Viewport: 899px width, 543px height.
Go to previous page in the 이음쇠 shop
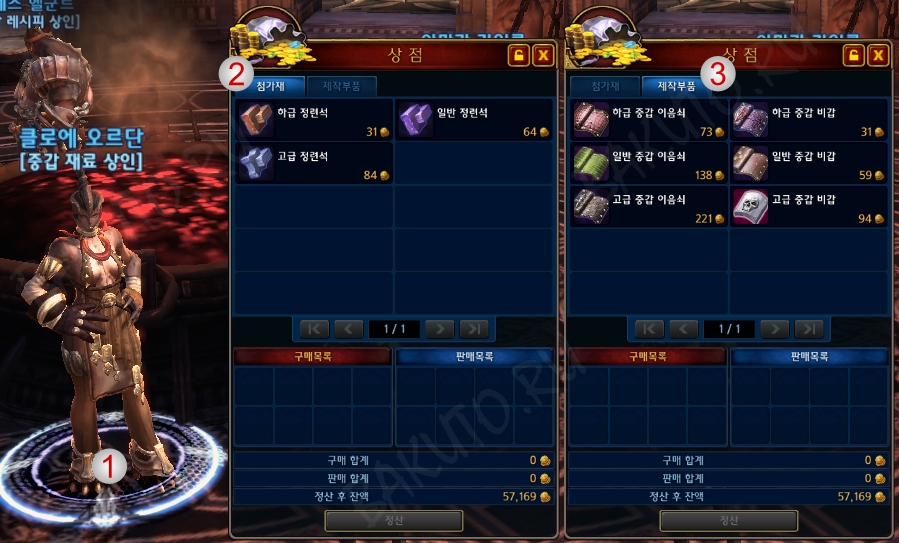tap(683, 328)
